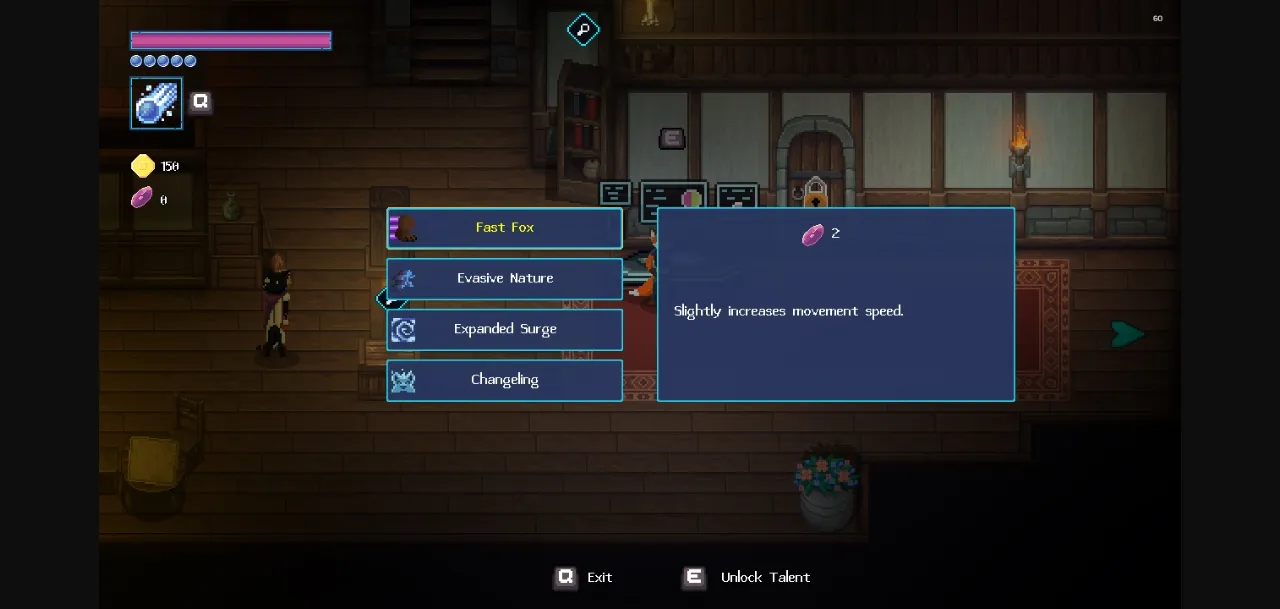Click the Exit label
This screenshot has height=609, width=1280.
coord(599,577)
